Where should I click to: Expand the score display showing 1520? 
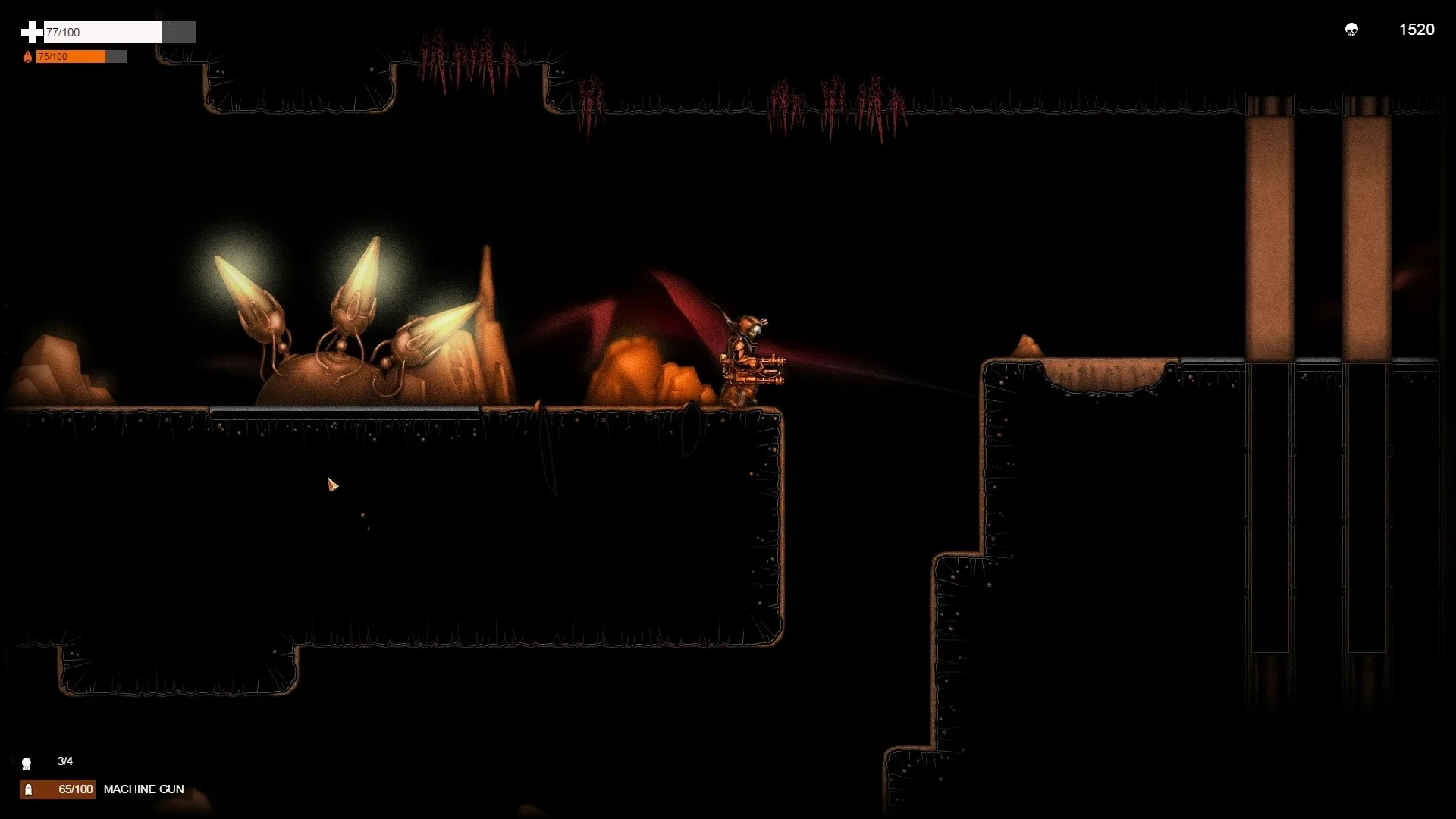pyautogui.click(x=1415, y=30)
